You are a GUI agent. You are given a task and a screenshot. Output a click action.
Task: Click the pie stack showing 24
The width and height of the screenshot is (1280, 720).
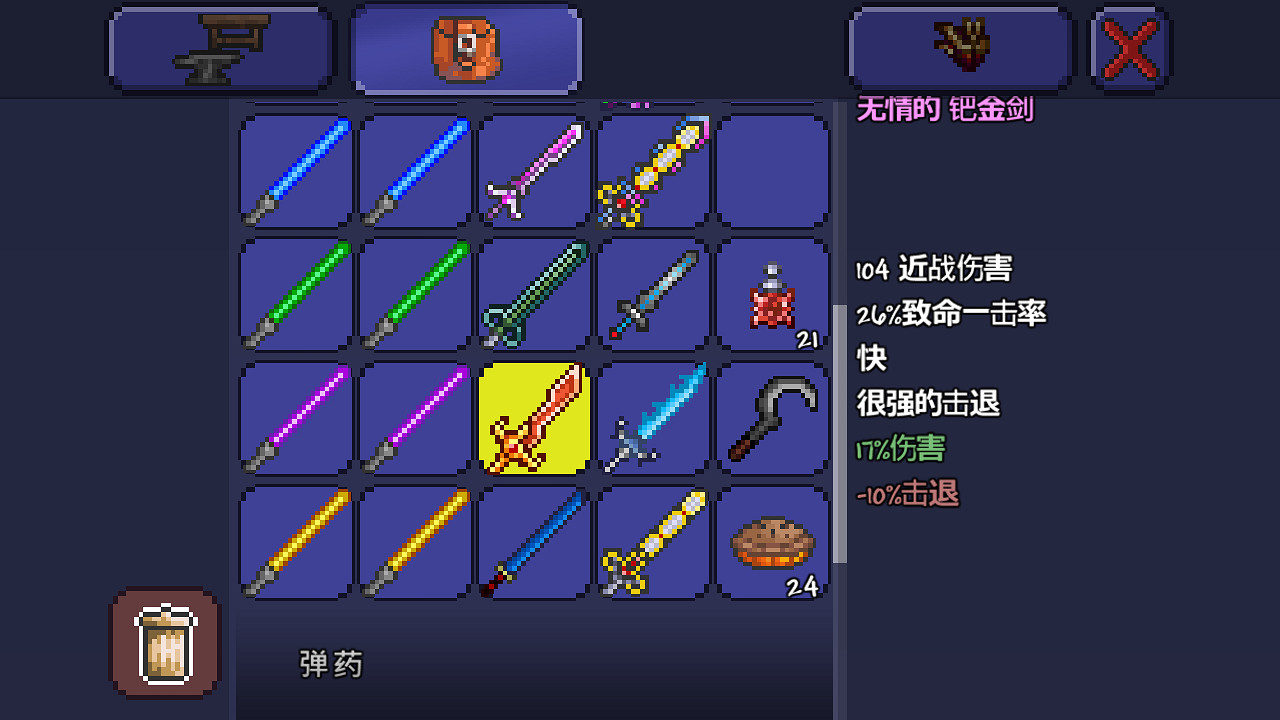[x=773, y=544]
